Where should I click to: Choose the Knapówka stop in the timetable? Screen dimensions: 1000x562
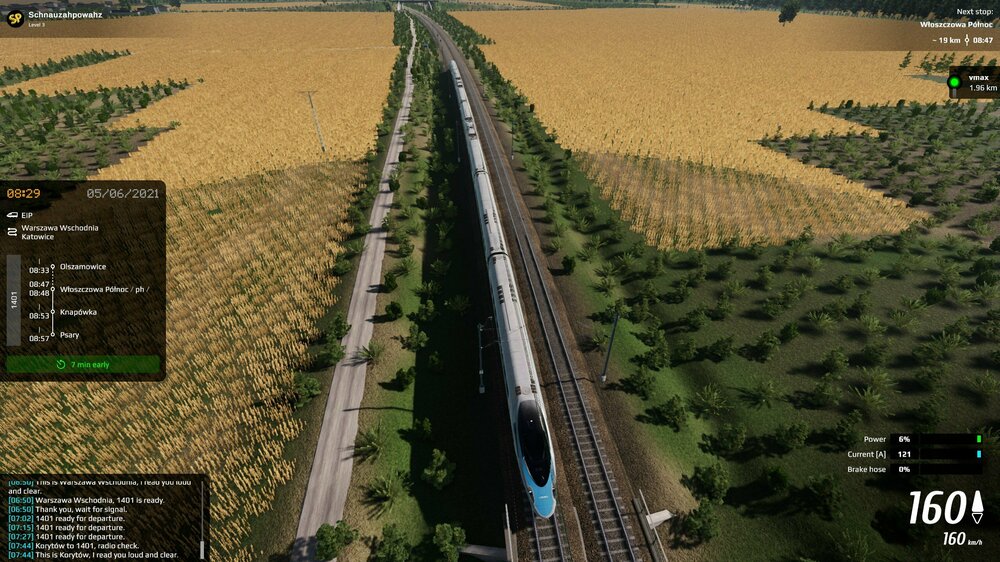click(78, 312)
